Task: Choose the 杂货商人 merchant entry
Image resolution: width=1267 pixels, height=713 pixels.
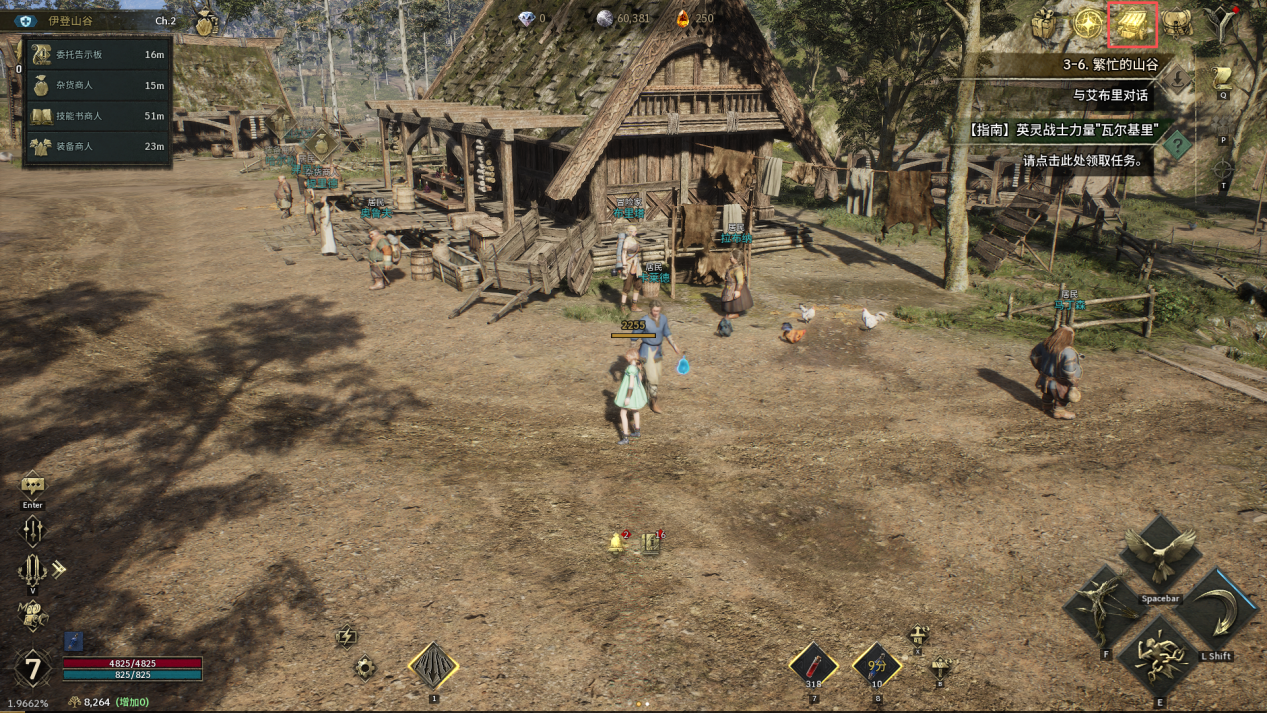Action: pyautogui.click(x=97, y=85)
